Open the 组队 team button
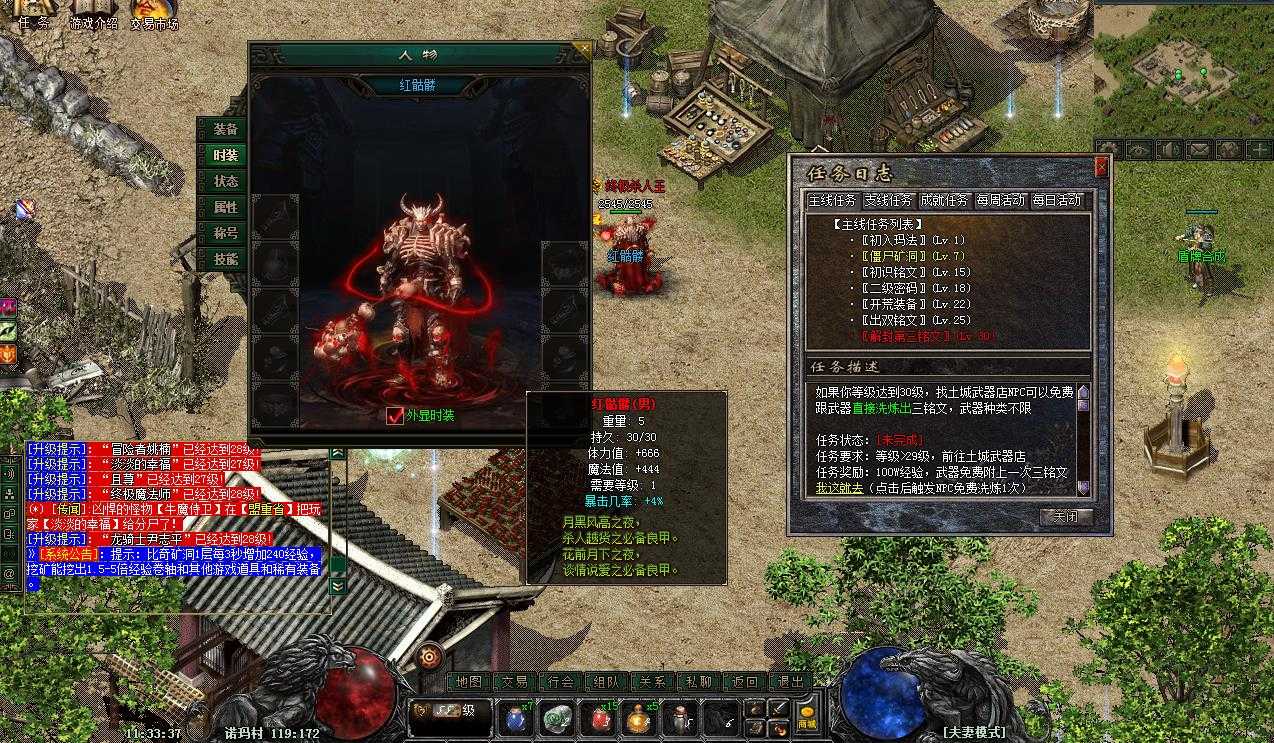 coord(607,682)
